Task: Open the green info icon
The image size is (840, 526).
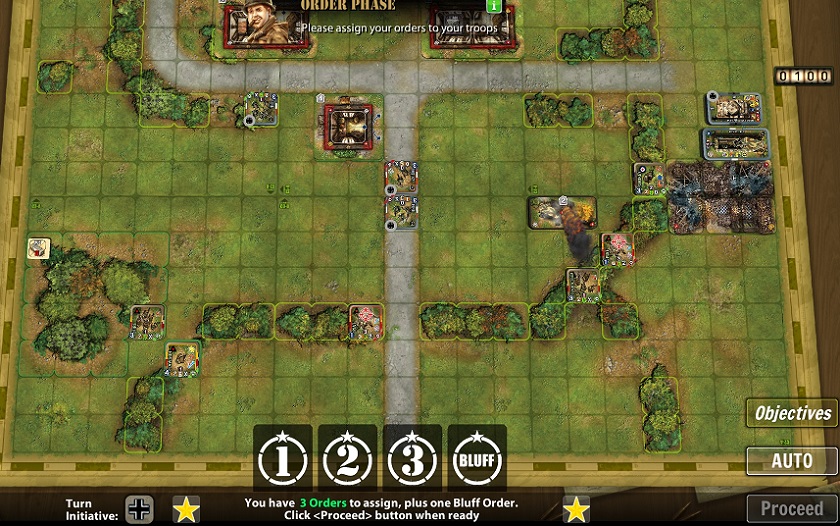Action: [x=492, y=6]
